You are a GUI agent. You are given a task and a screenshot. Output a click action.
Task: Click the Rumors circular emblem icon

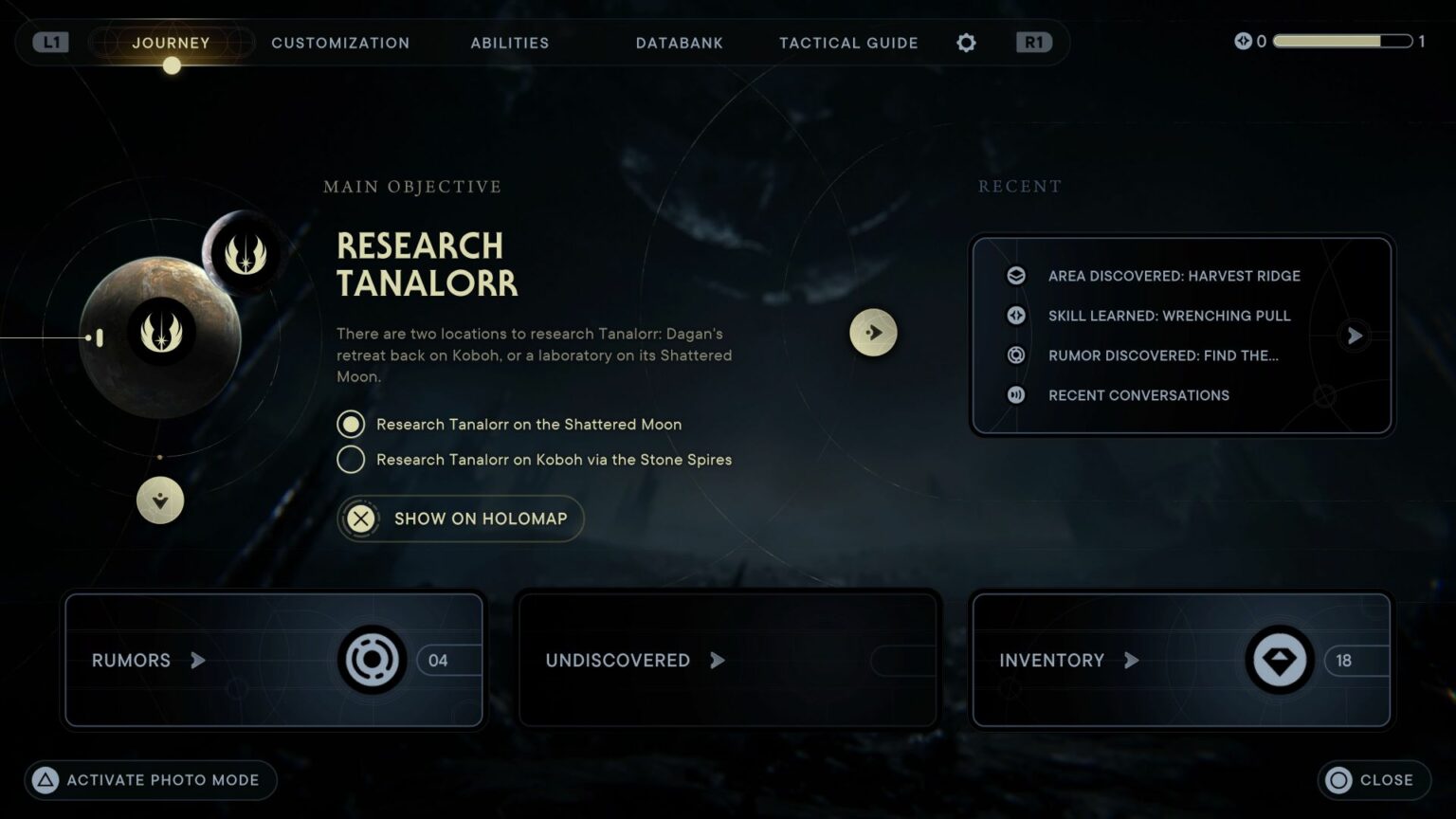(371, 660)
